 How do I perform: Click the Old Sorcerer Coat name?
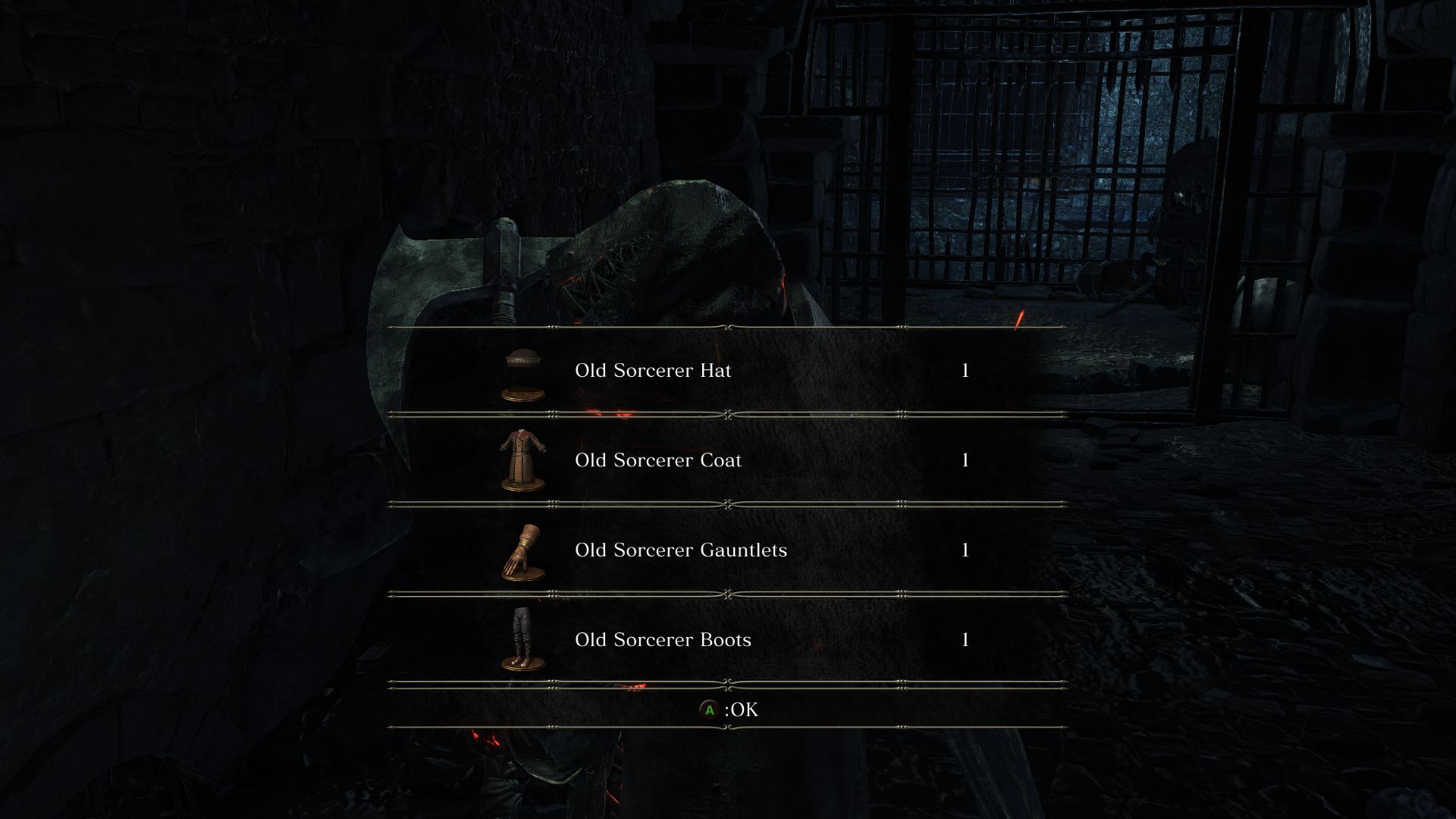[x=658, y=460]
